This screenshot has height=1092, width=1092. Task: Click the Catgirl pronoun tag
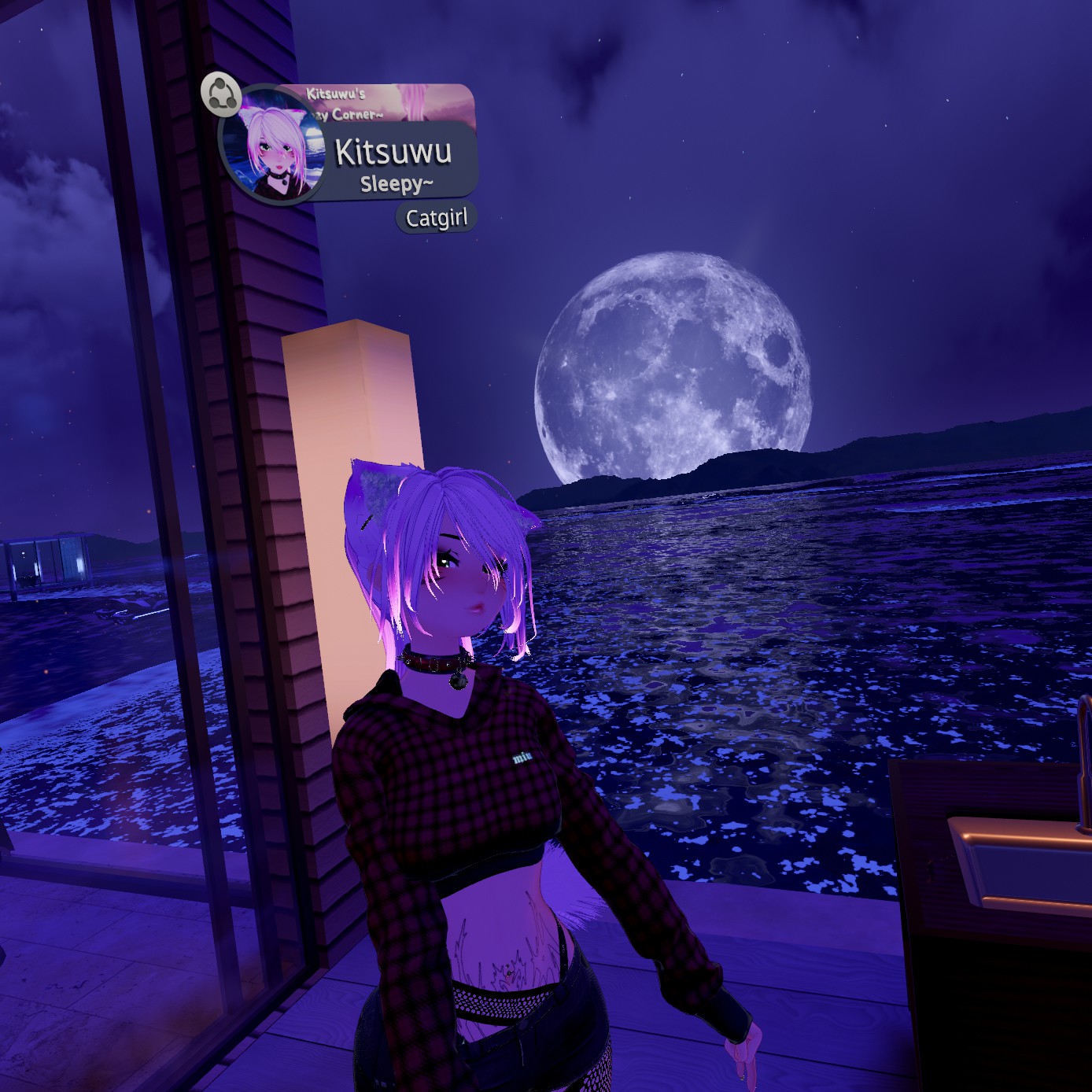click(436, 218)
